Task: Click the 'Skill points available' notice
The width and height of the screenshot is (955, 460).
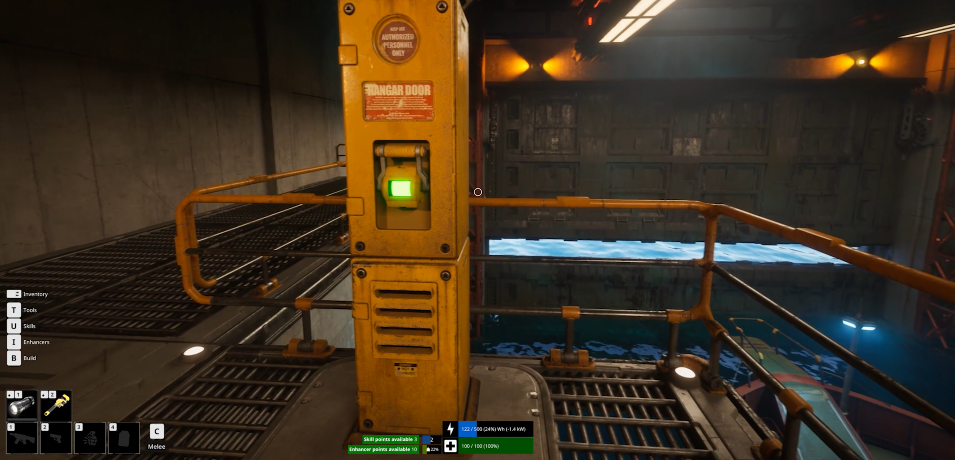Action: point(384,439)
